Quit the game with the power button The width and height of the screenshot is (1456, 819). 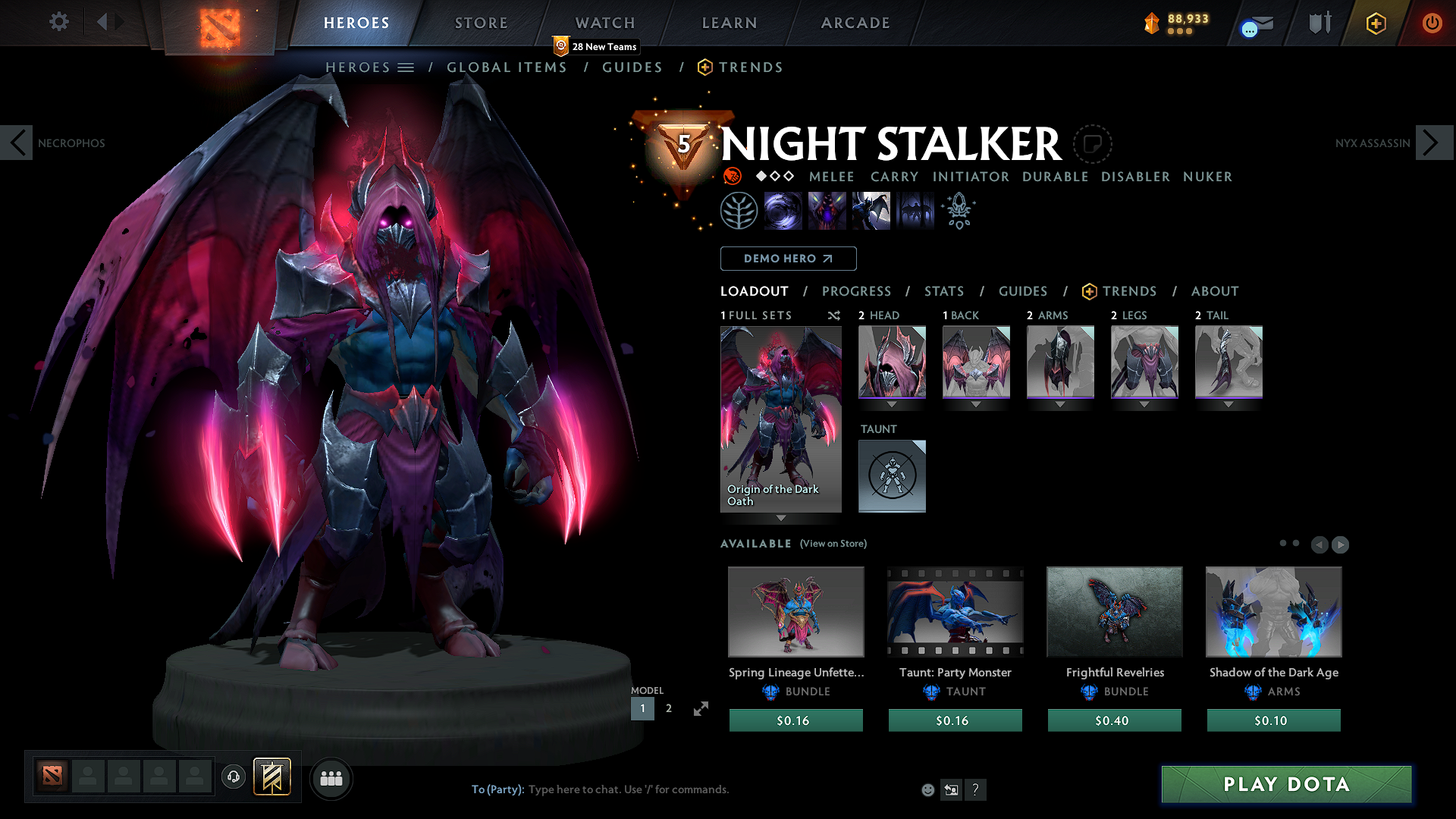tap(1431, 23)
